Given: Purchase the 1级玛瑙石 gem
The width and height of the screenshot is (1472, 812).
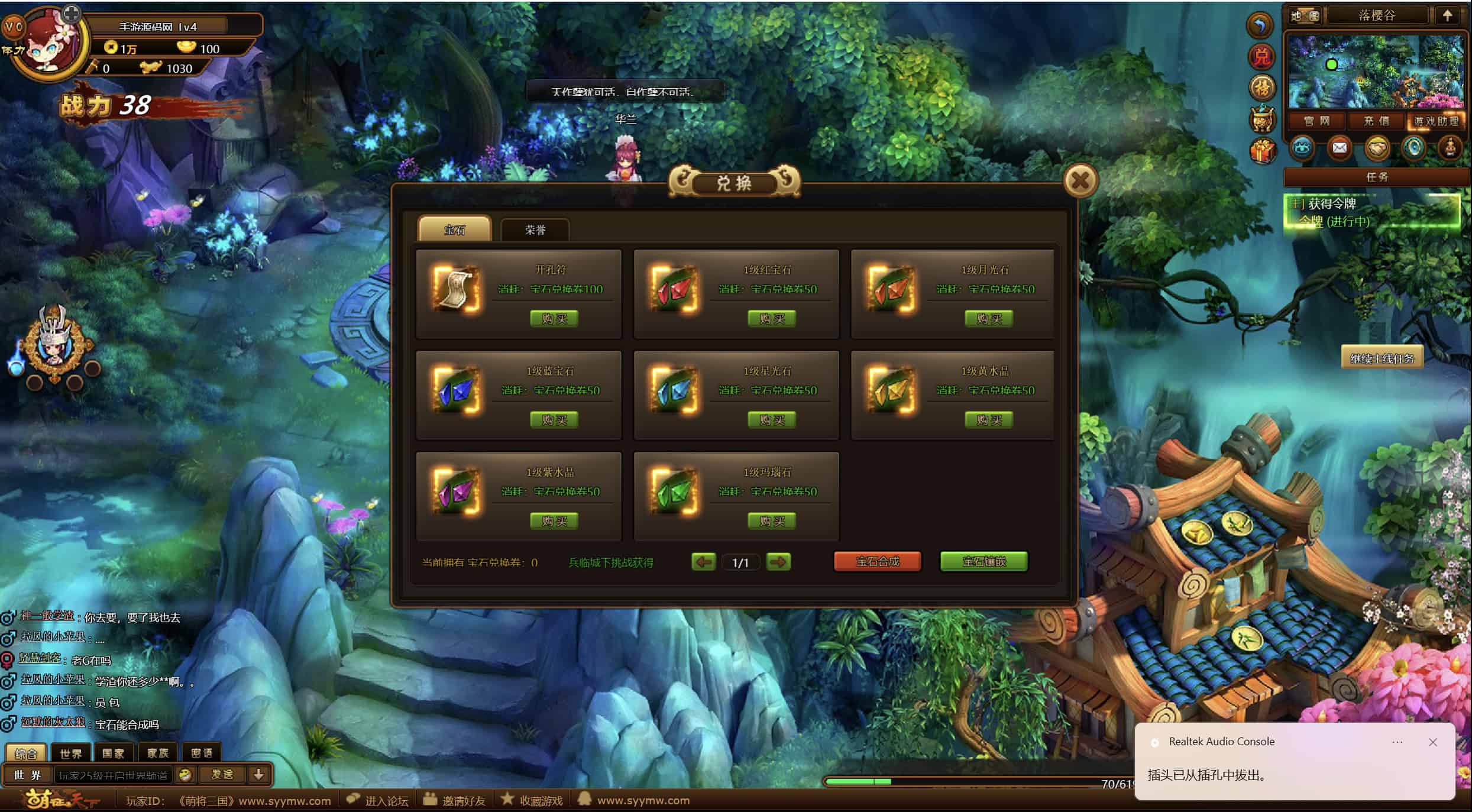Looking at the screenshot, I should [x=772, y=521].
